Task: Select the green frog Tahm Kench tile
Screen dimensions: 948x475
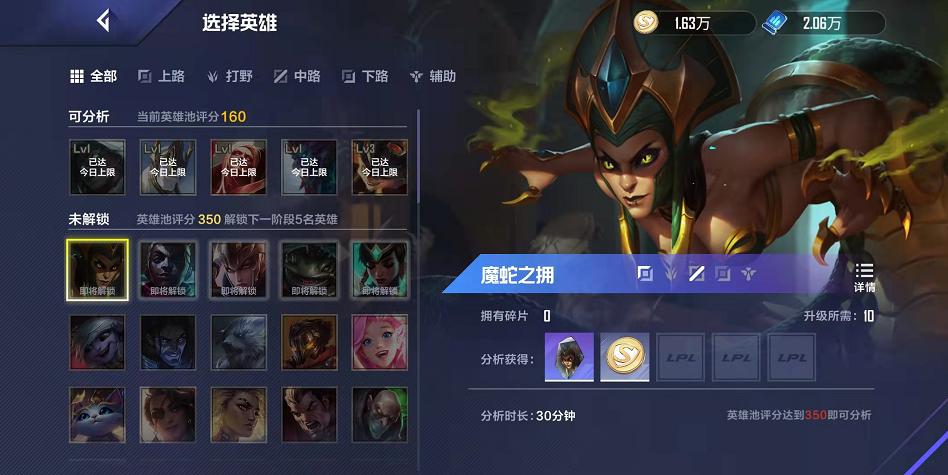Action: [309, 269]
